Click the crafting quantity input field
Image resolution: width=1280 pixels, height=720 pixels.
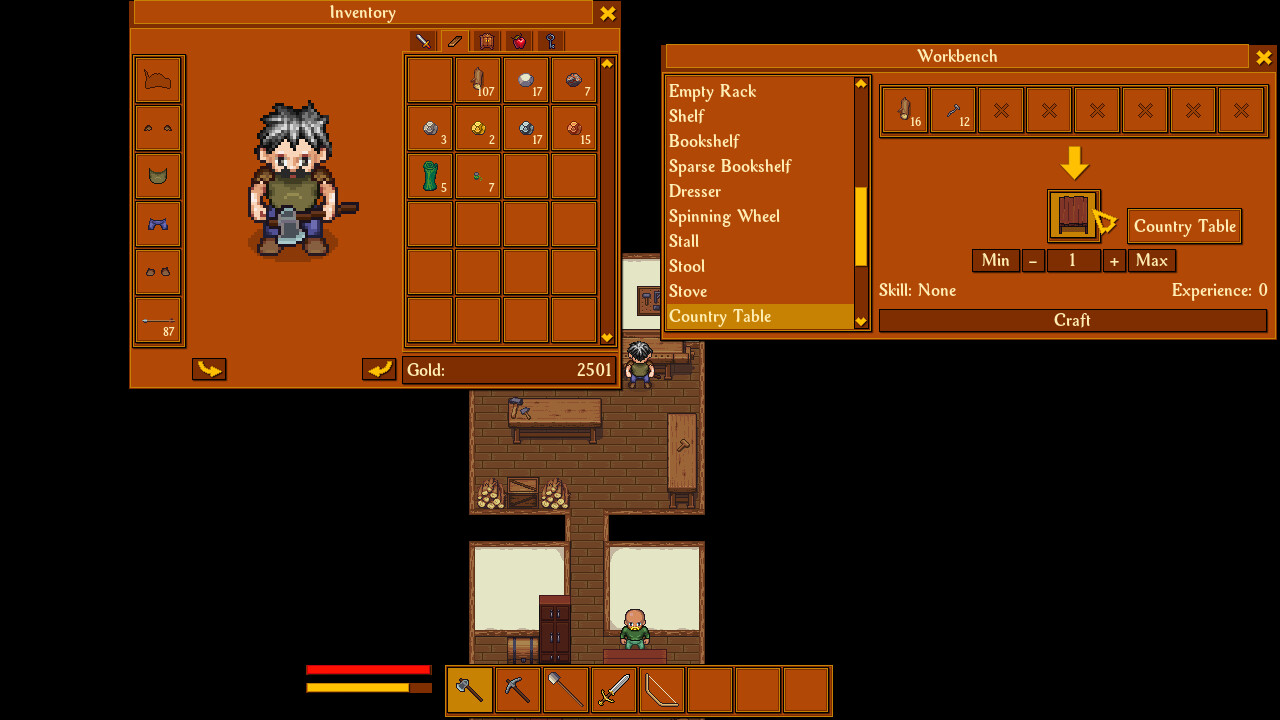tap(1073, 260)
